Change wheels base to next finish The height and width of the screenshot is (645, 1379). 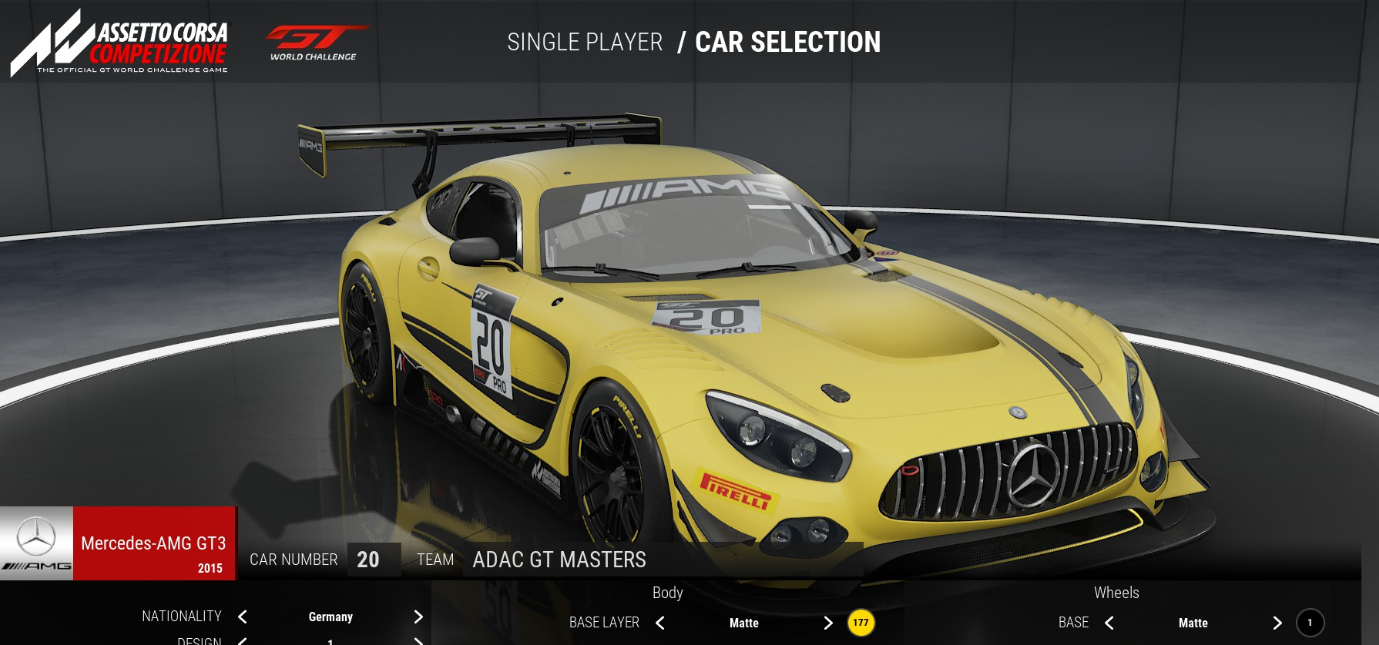pyautogui.click(x=1277, y=623)
